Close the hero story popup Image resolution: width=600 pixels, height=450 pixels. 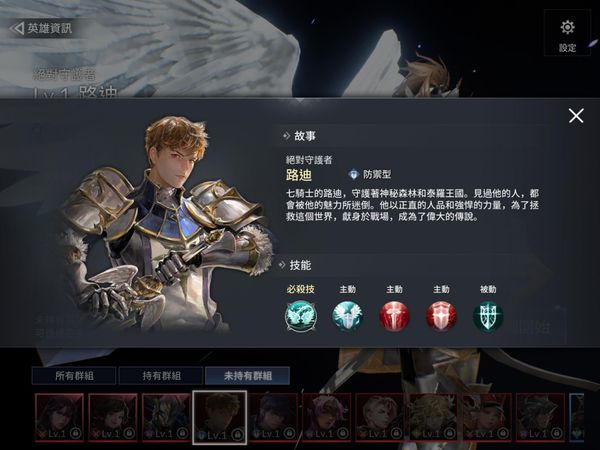point(576,116)
